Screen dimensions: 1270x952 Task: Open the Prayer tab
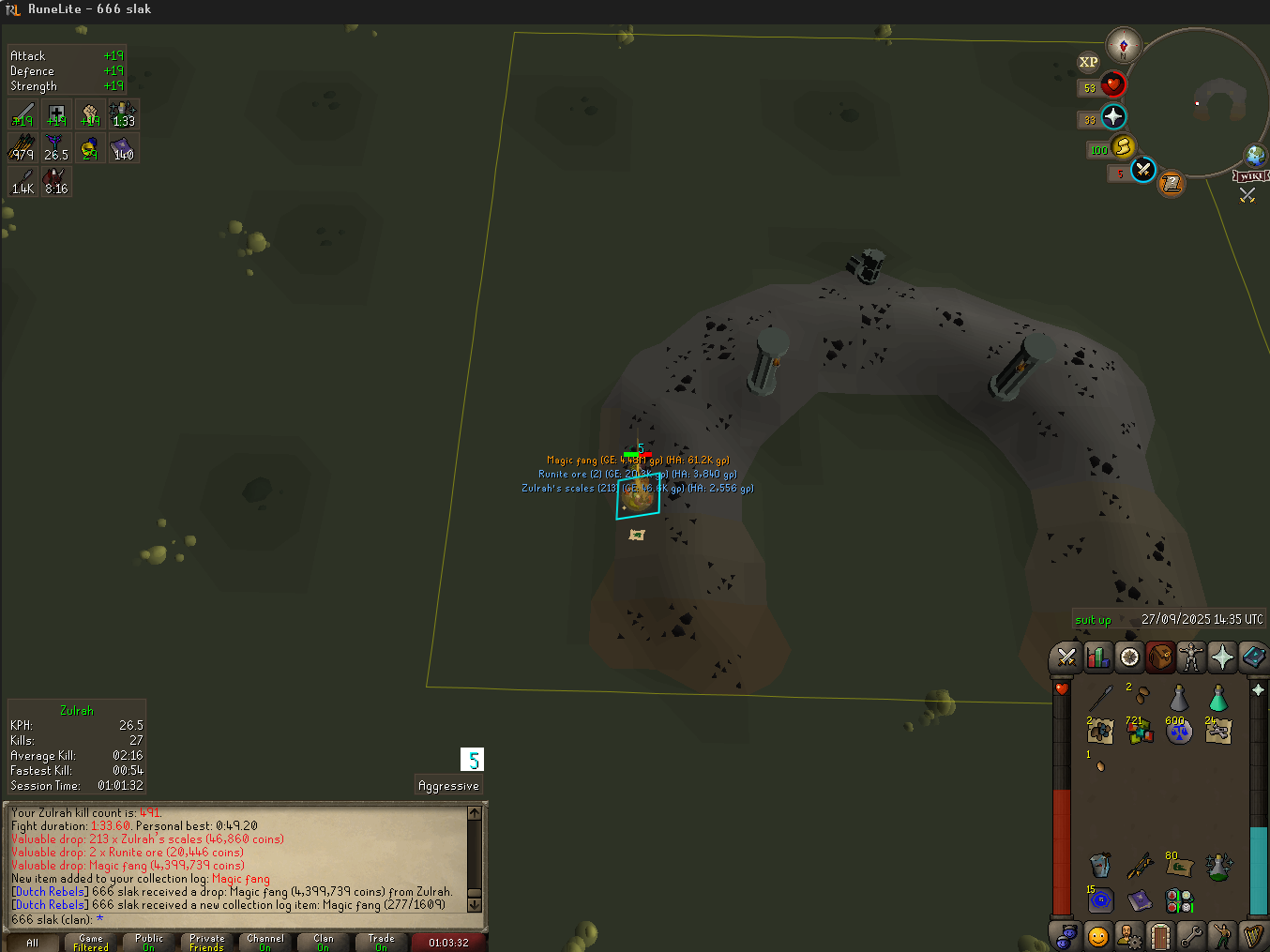pyautogui.click(x=1222, y=657)
